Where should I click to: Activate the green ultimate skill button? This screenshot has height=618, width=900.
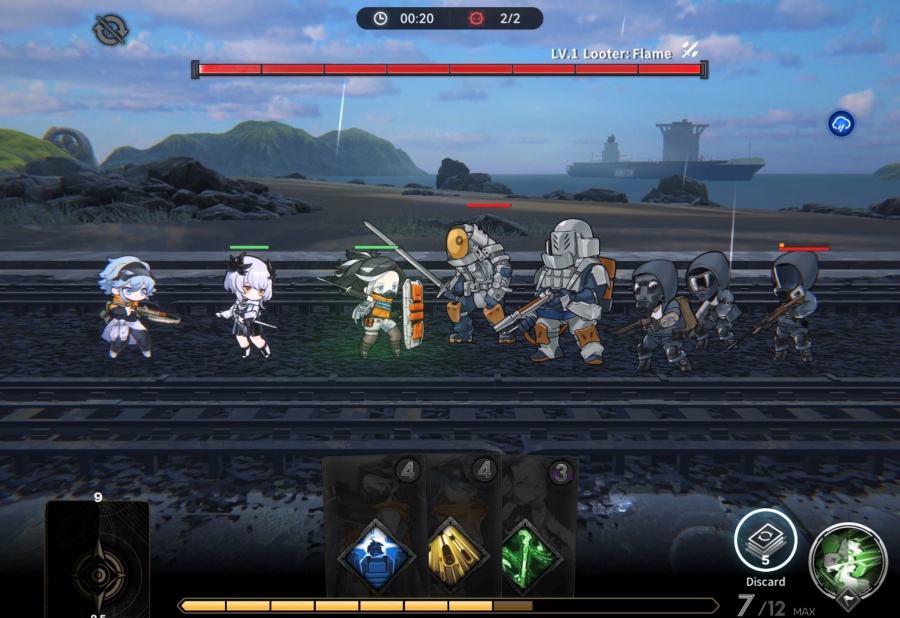[847, 558]
